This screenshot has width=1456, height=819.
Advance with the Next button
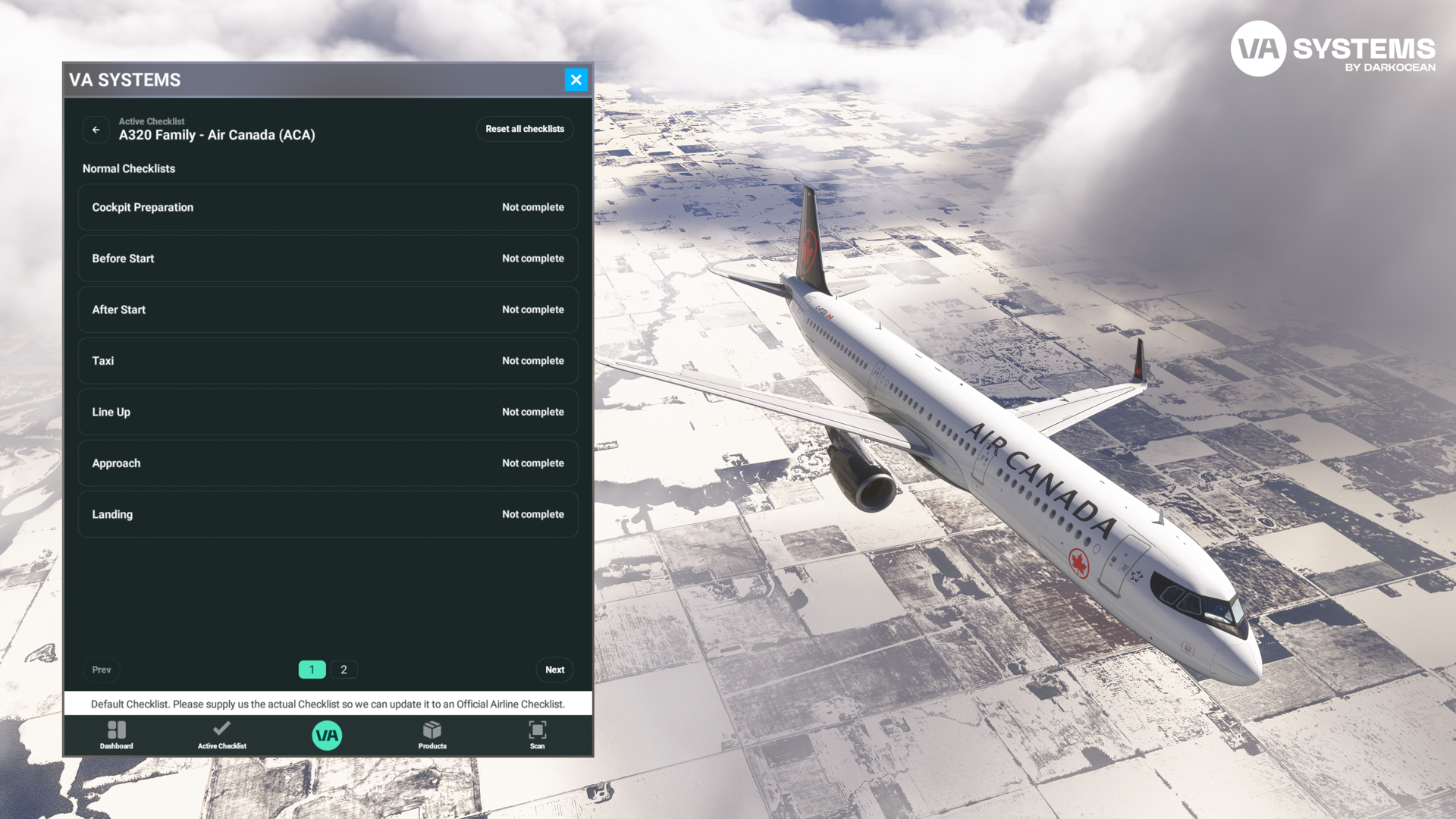[554, 670]
